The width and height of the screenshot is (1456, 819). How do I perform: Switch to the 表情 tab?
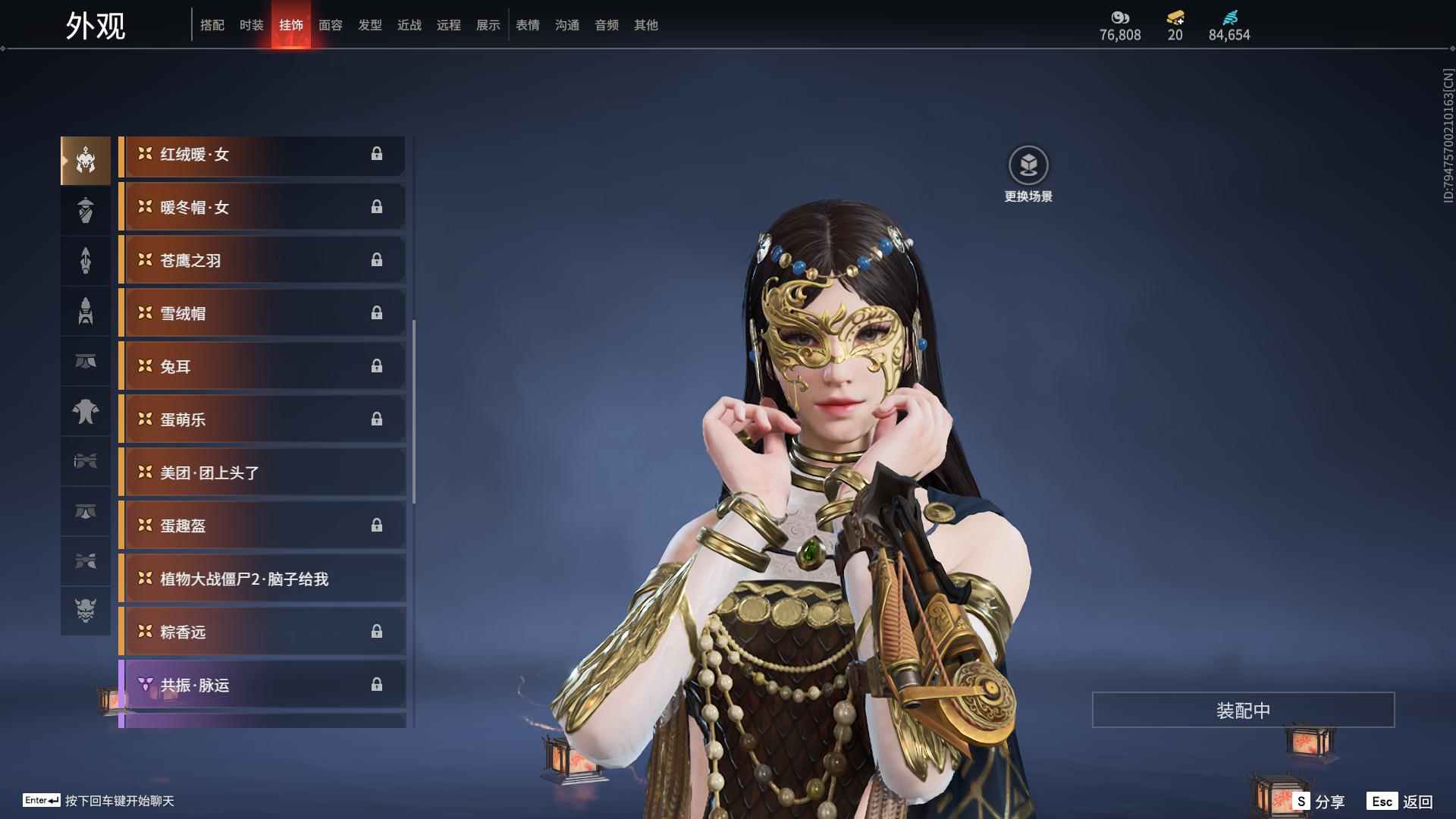pos(527,25)
